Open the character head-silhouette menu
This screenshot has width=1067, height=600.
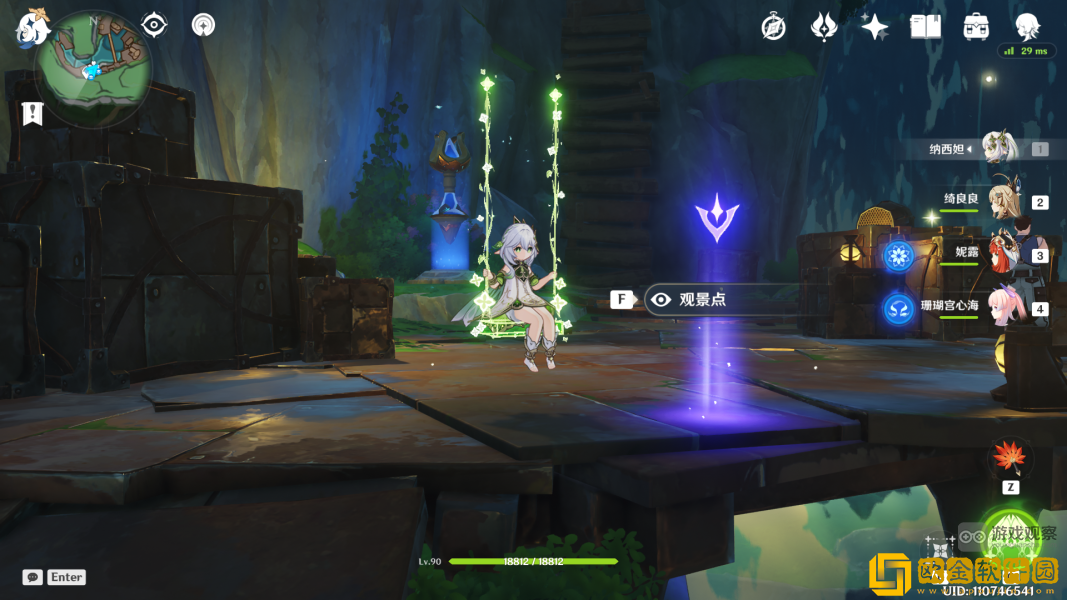1027,26
